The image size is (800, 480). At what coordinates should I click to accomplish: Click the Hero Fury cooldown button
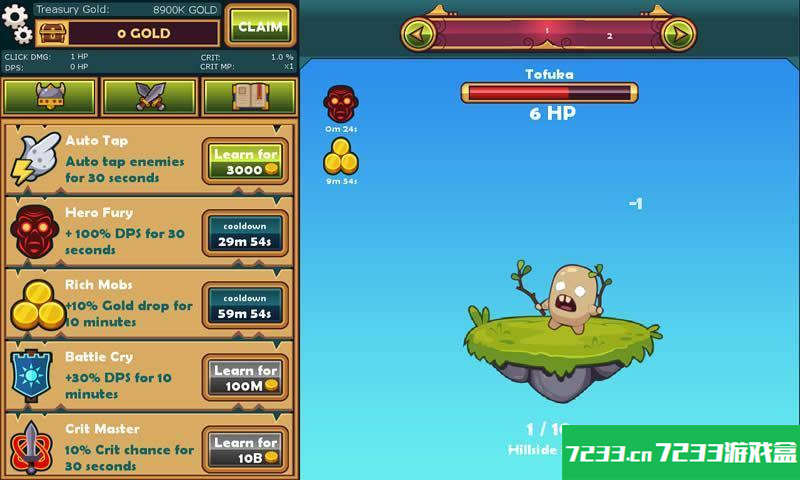point(245,234)
